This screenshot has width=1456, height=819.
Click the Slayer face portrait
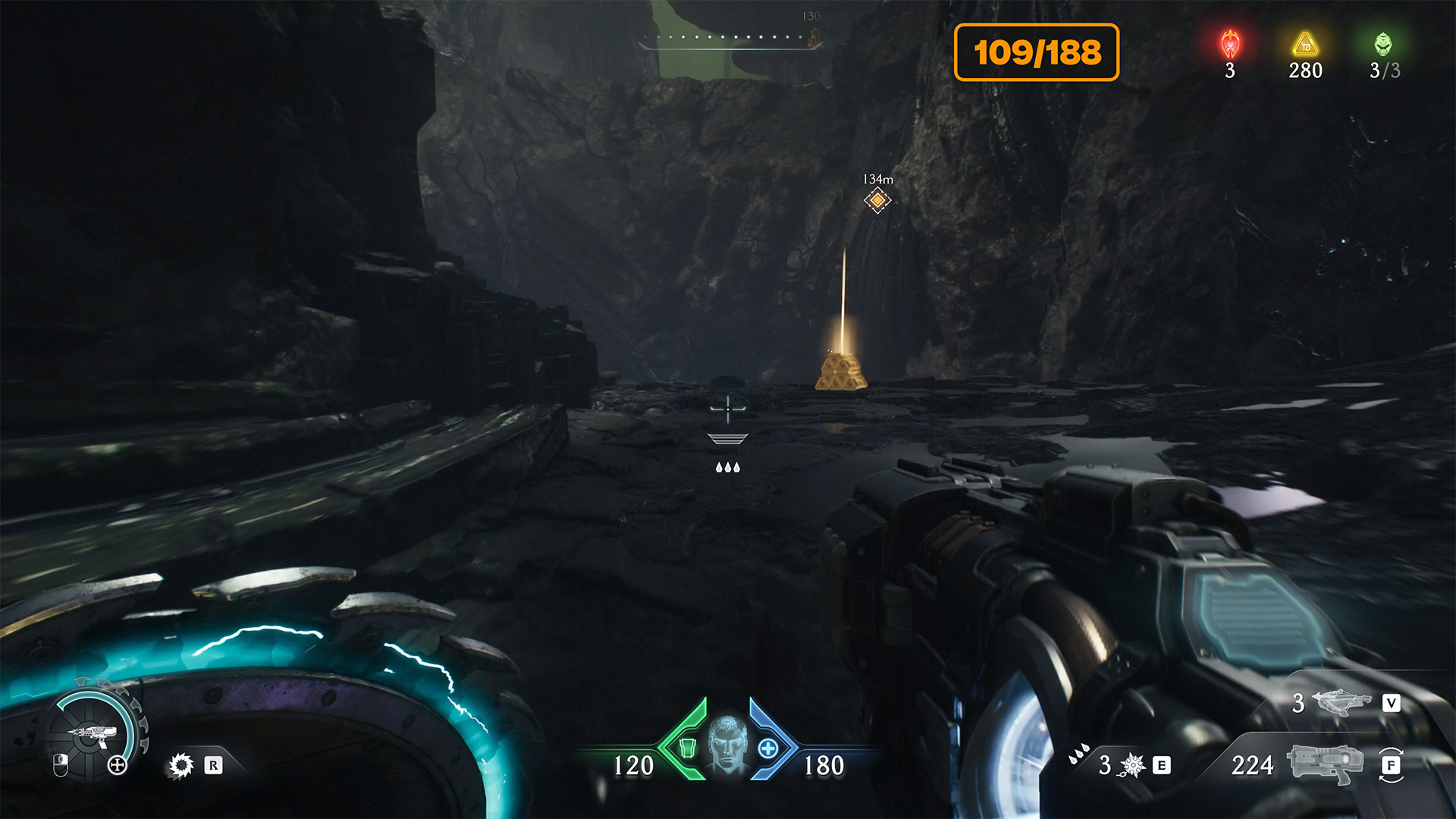point(727,743)
